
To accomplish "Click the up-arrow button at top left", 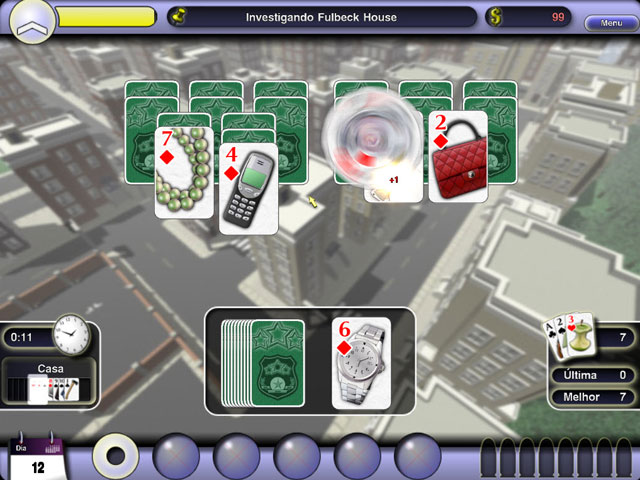I will (32, 20).
